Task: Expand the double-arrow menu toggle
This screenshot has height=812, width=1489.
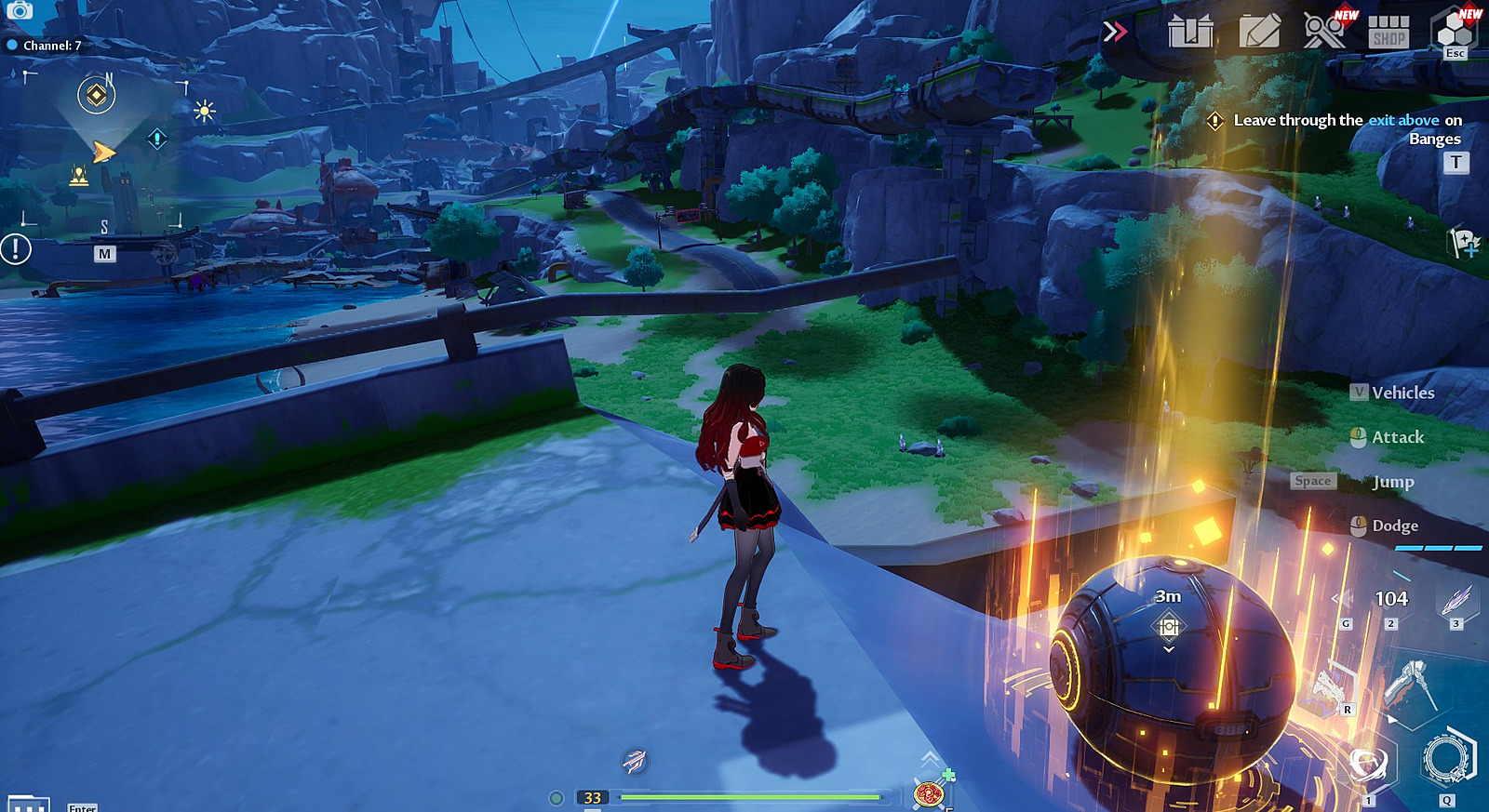Action: tap(1114, 33)
